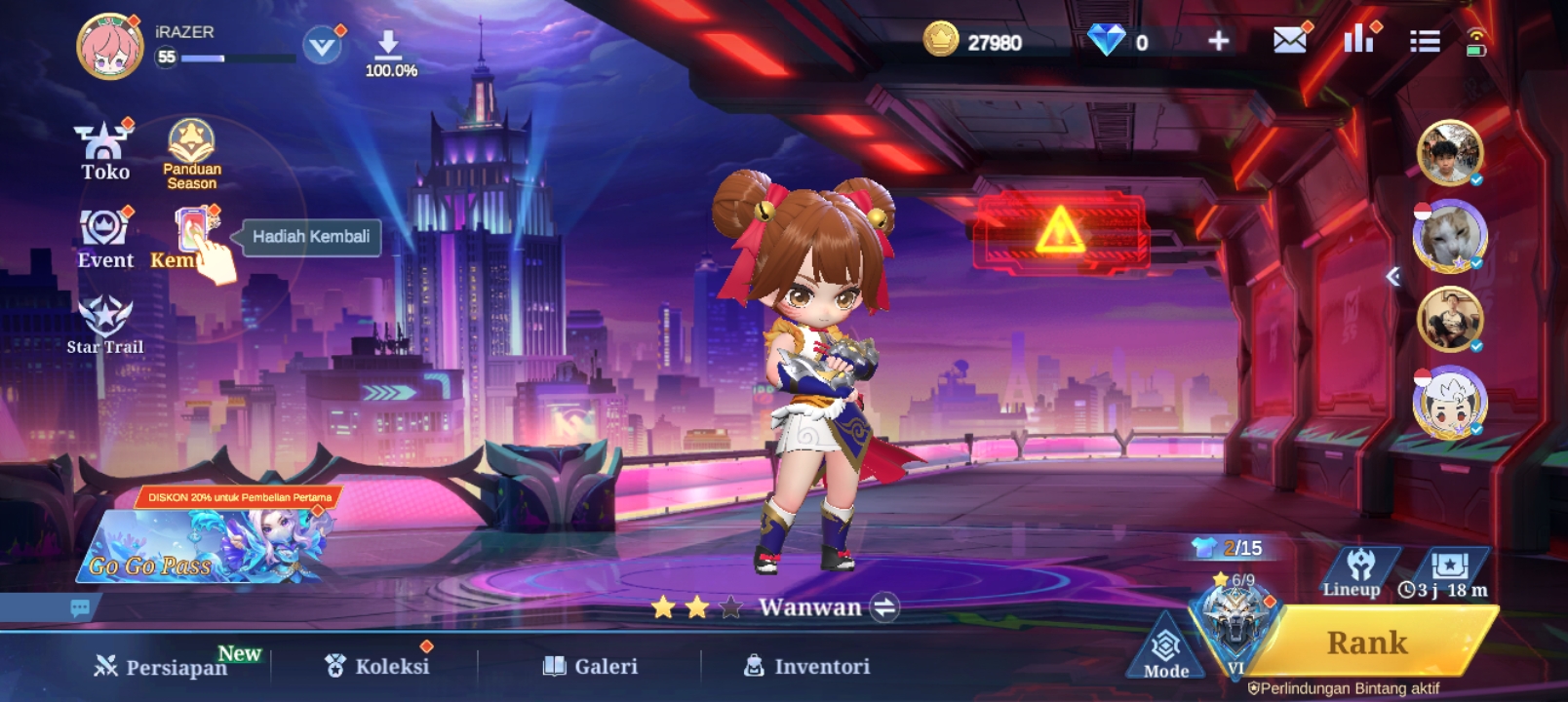Open the list menu icon
This screenshot has width=1568, height=702.
coord(1425,41)
